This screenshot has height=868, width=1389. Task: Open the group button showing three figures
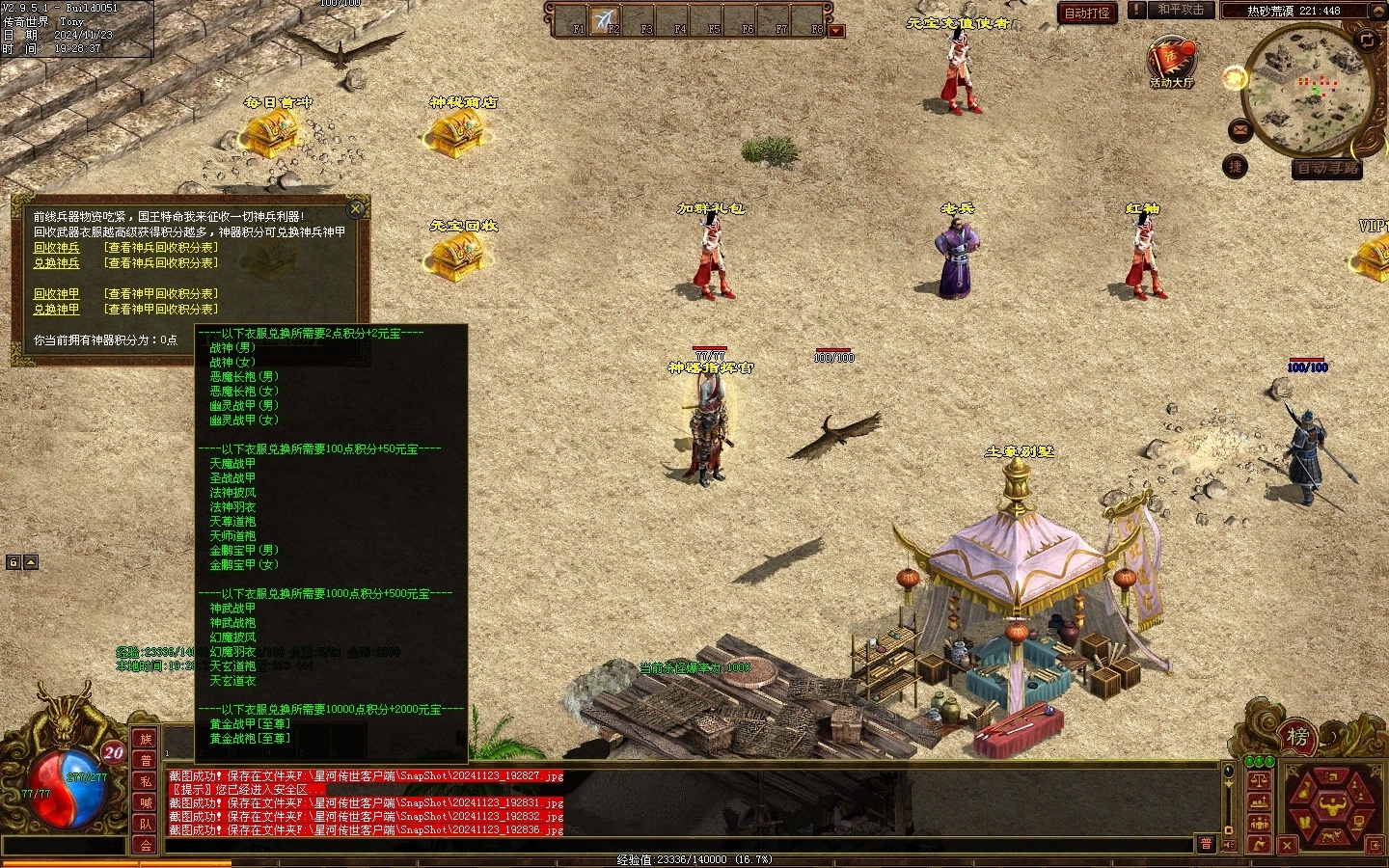click(1259, 823)
